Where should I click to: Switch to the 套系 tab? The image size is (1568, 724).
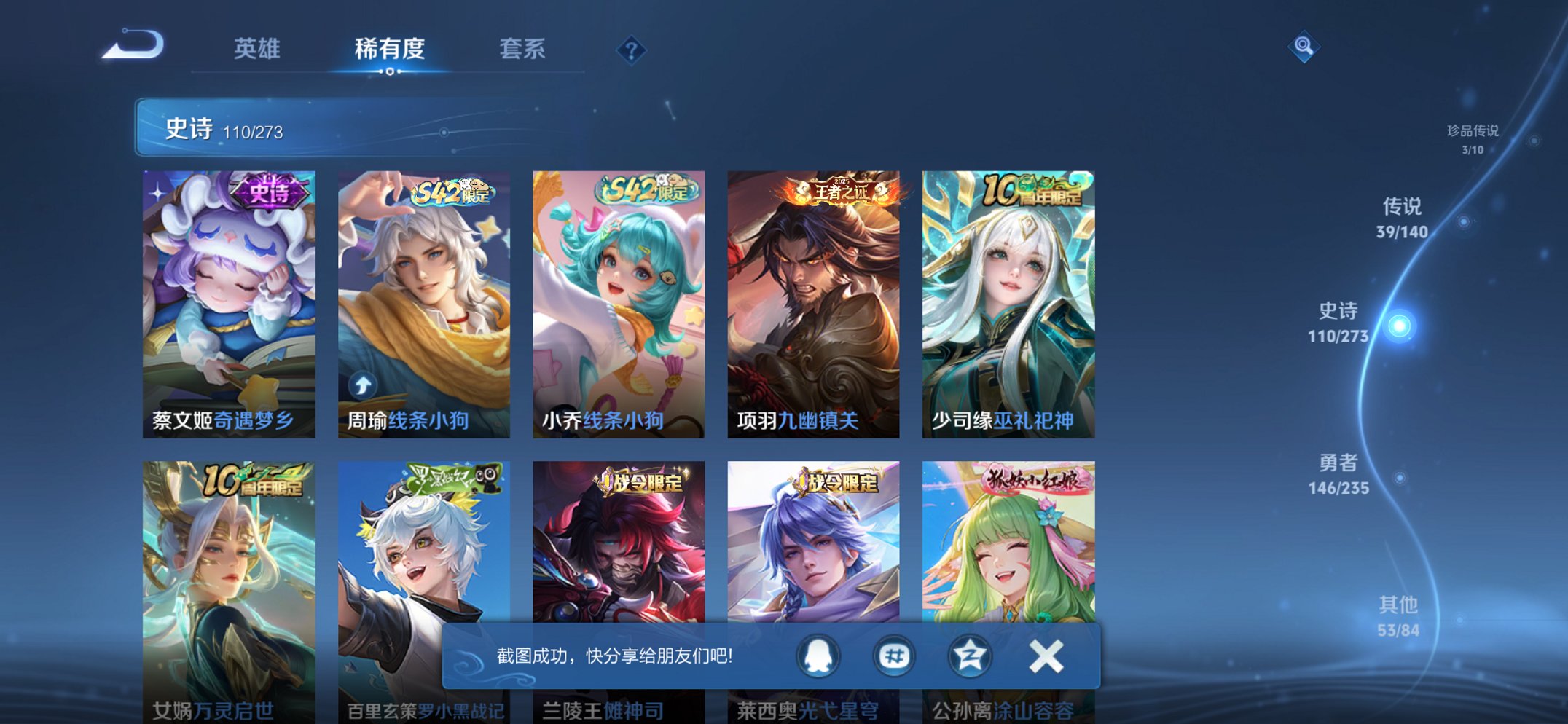click(523, 49)
